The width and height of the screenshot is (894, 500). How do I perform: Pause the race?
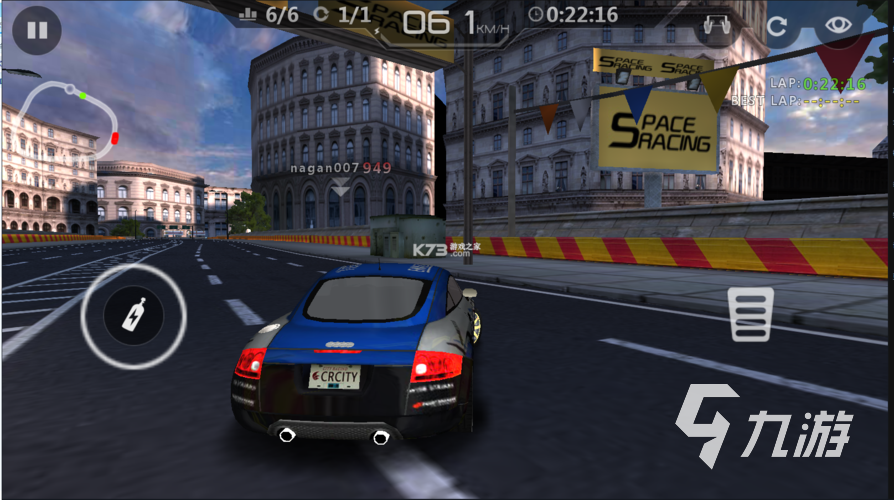click(37, 29)
